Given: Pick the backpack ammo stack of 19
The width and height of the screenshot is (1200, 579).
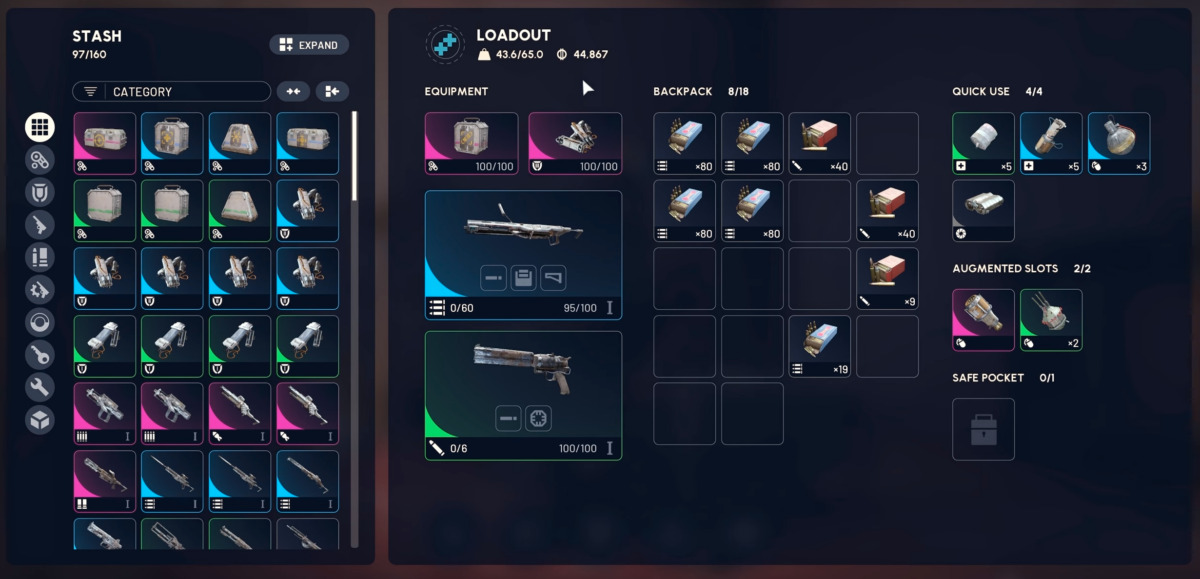Looking at the screenshot, I should tap(820, 347).
